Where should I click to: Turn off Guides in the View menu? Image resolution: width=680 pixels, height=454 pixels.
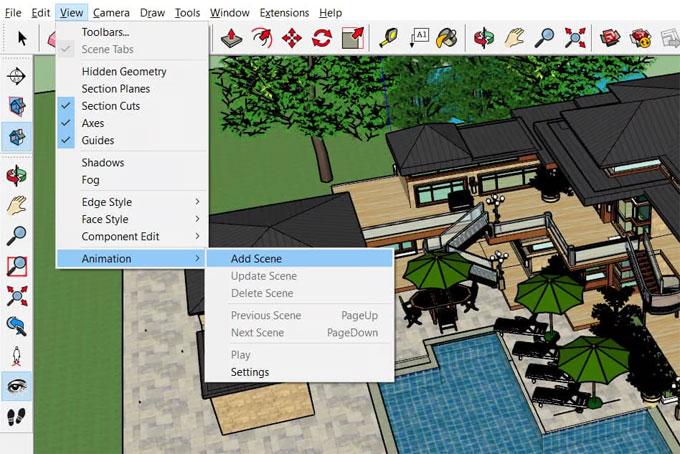point(98,140)
